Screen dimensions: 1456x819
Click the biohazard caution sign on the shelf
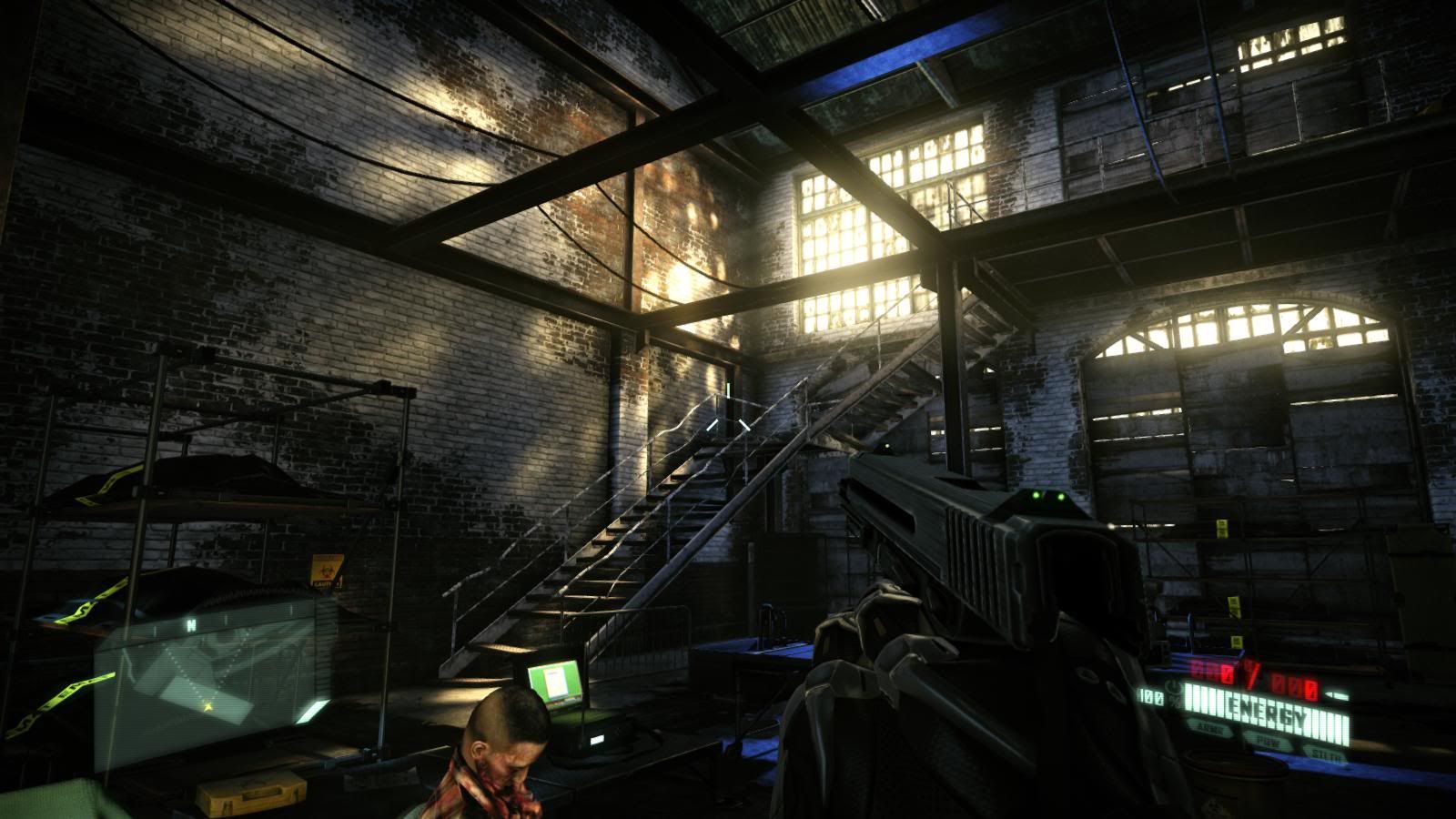click(328, 570)
